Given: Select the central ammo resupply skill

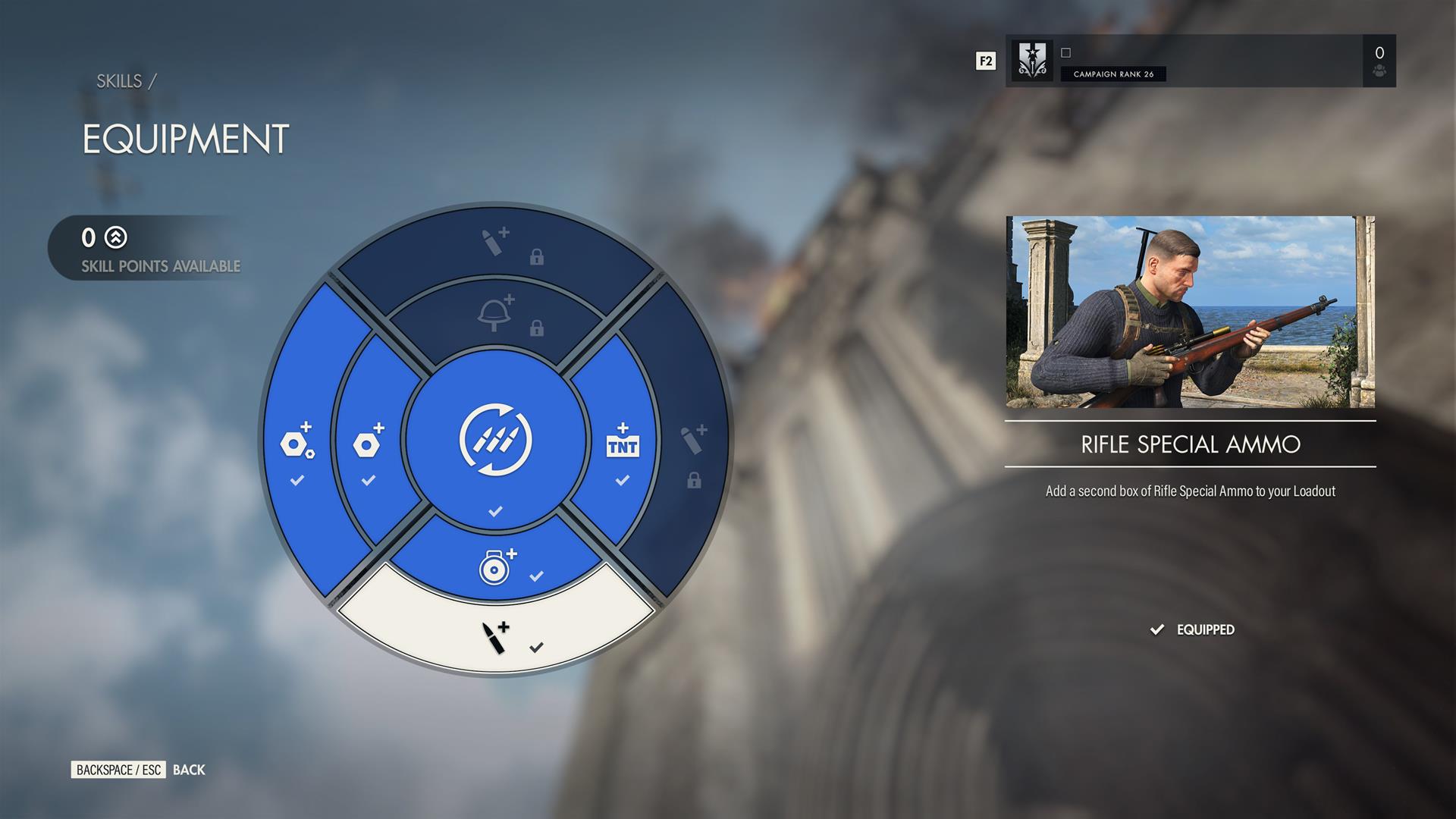Looking at the screenshot, I should pyautogui.click(x=496, y=441).
